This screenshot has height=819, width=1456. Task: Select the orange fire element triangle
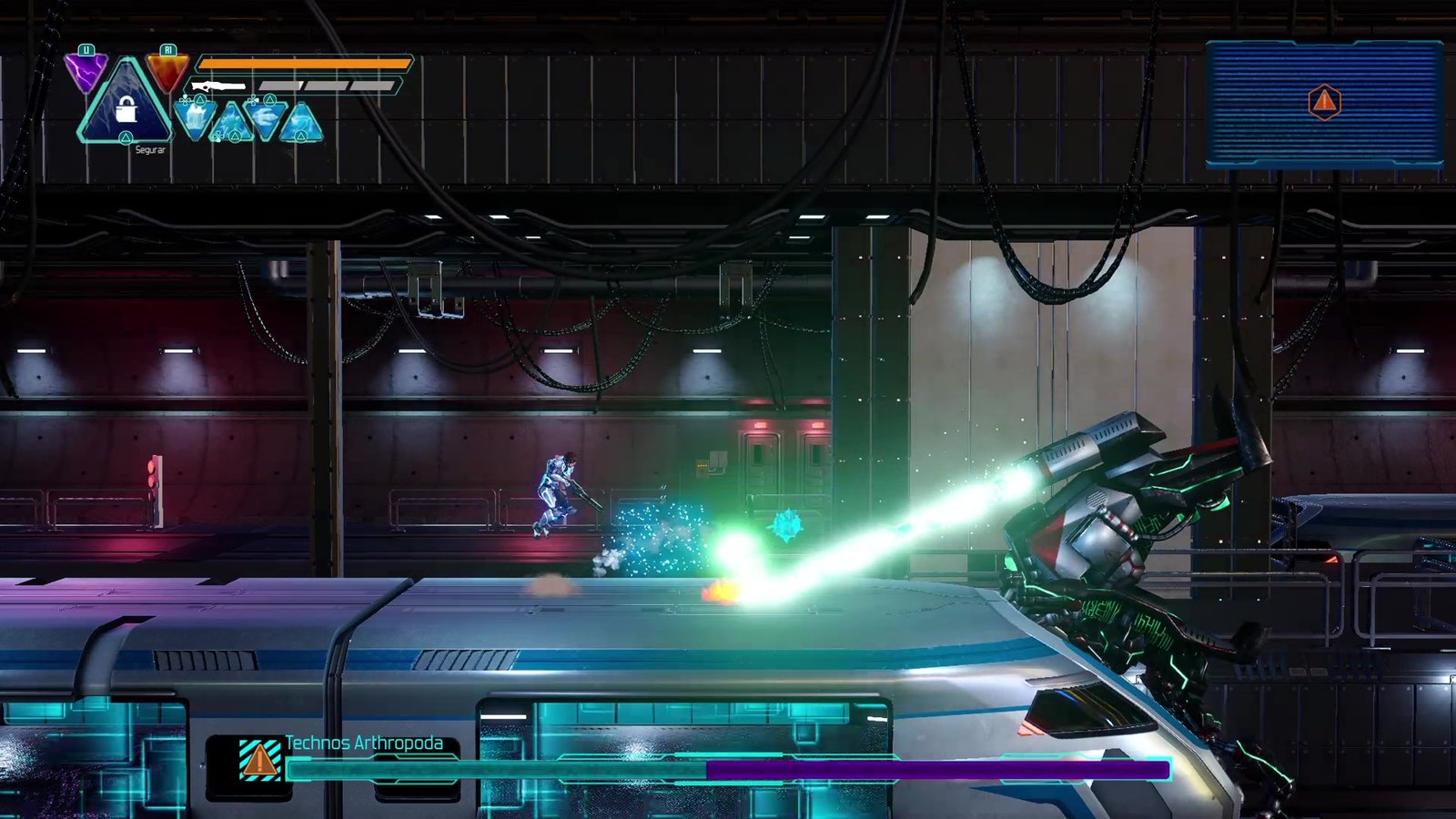point(167,72)
